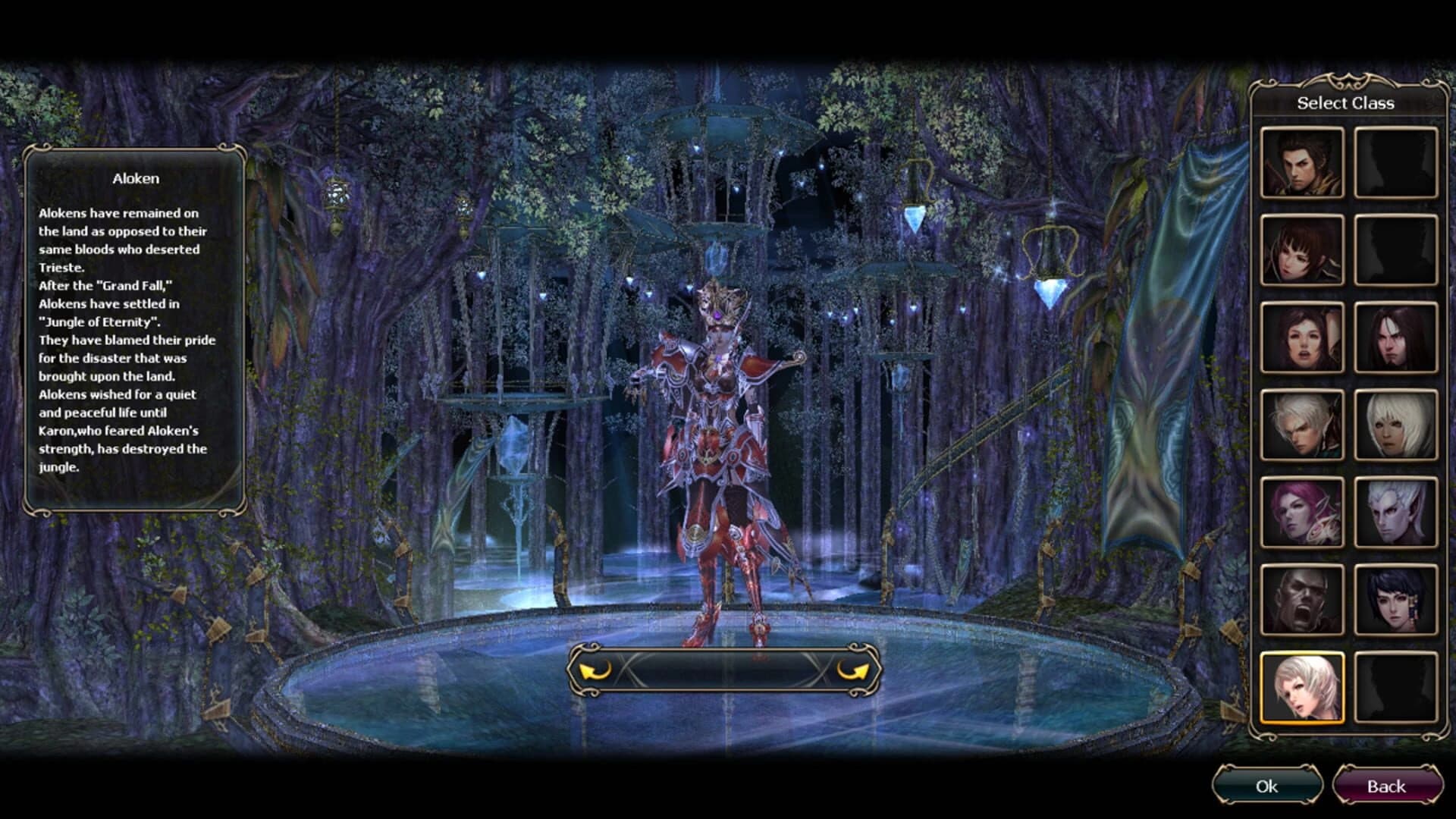Click the Aloken description panel
The image size is (1456, 819).
136,326
